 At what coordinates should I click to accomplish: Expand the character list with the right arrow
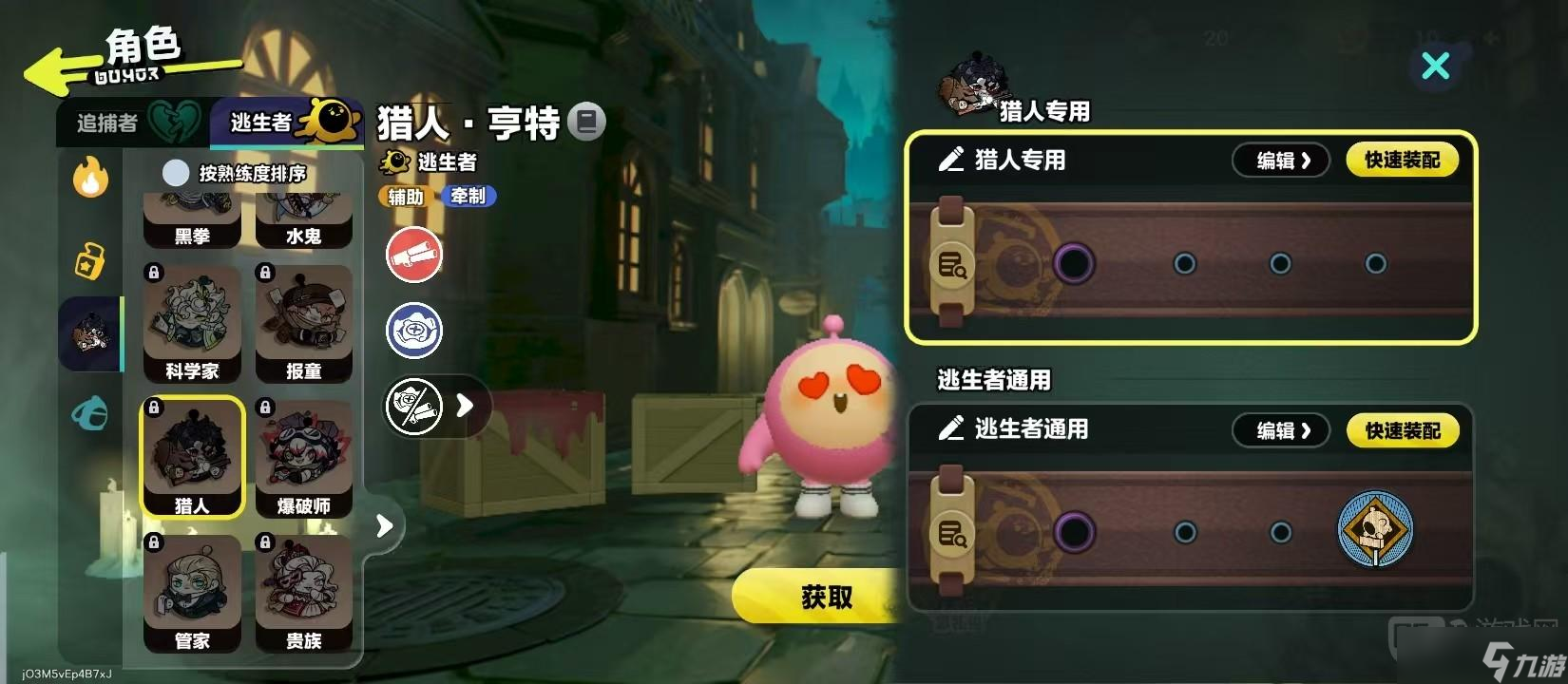[x=384, y=523]
